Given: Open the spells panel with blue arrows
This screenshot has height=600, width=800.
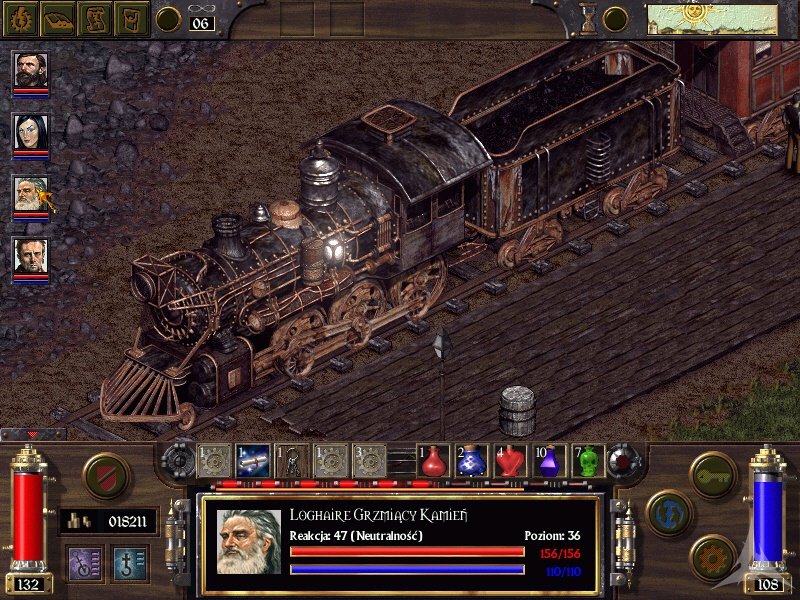Looking at the screenshot, I should 668,513.
